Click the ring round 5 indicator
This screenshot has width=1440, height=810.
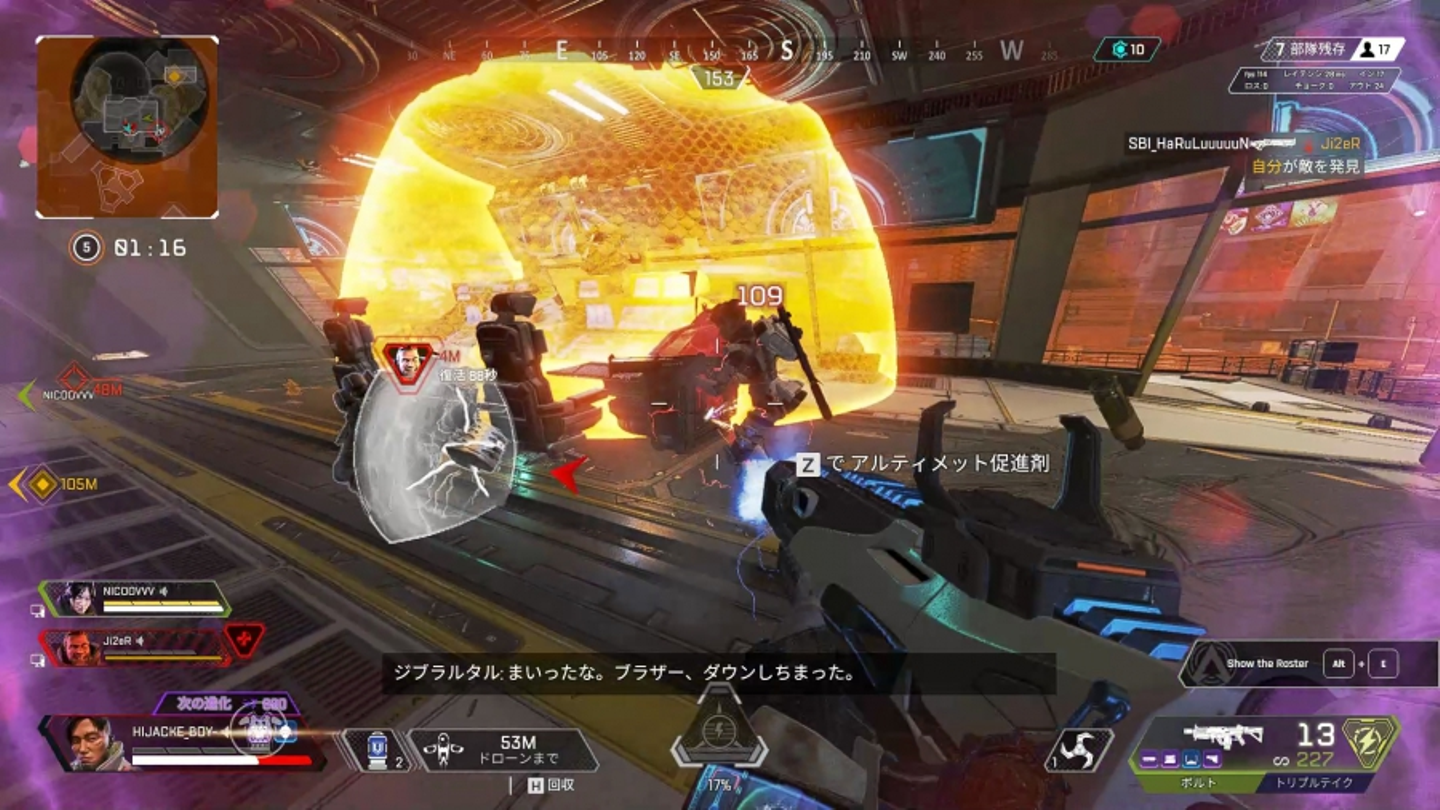[x=86, y=247]
